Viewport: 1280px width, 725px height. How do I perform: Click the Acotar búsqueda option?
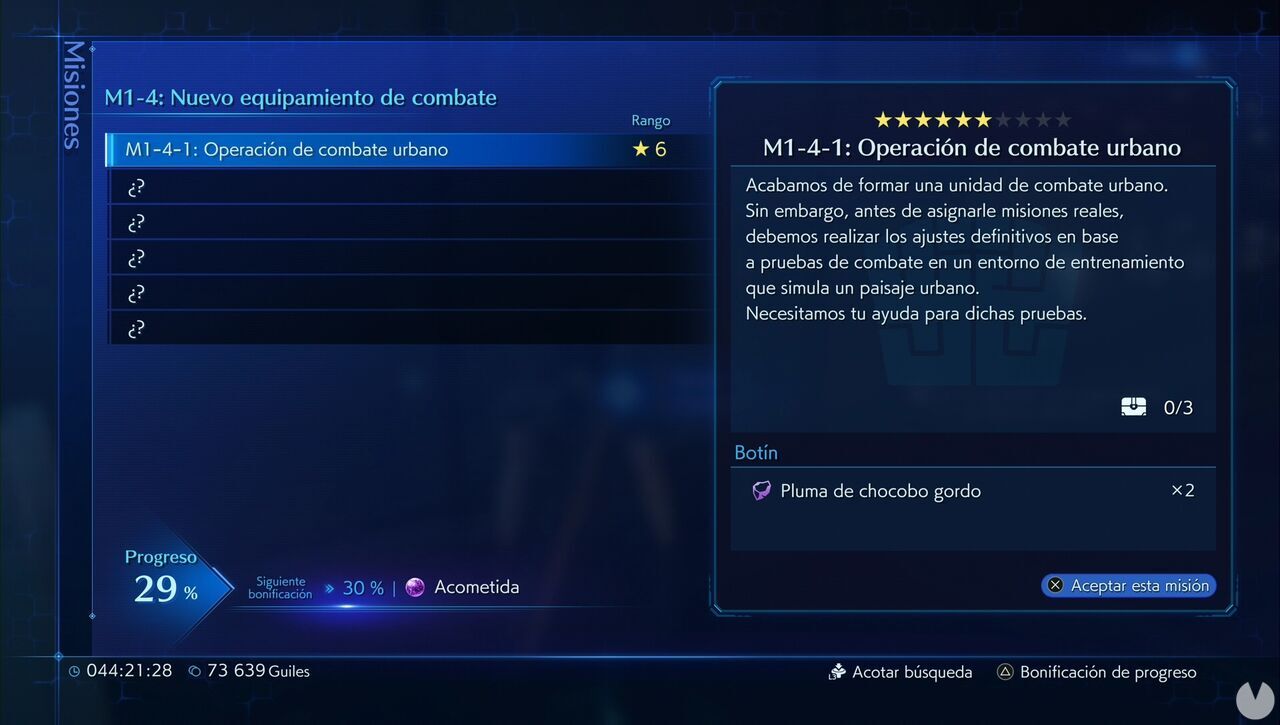(x=910, y=672)
